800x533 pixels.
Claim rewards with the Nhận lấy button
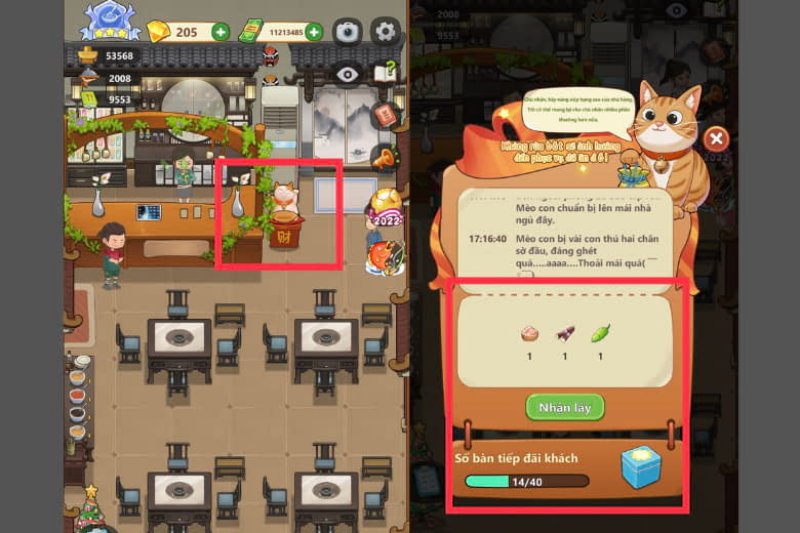(565, 408)
